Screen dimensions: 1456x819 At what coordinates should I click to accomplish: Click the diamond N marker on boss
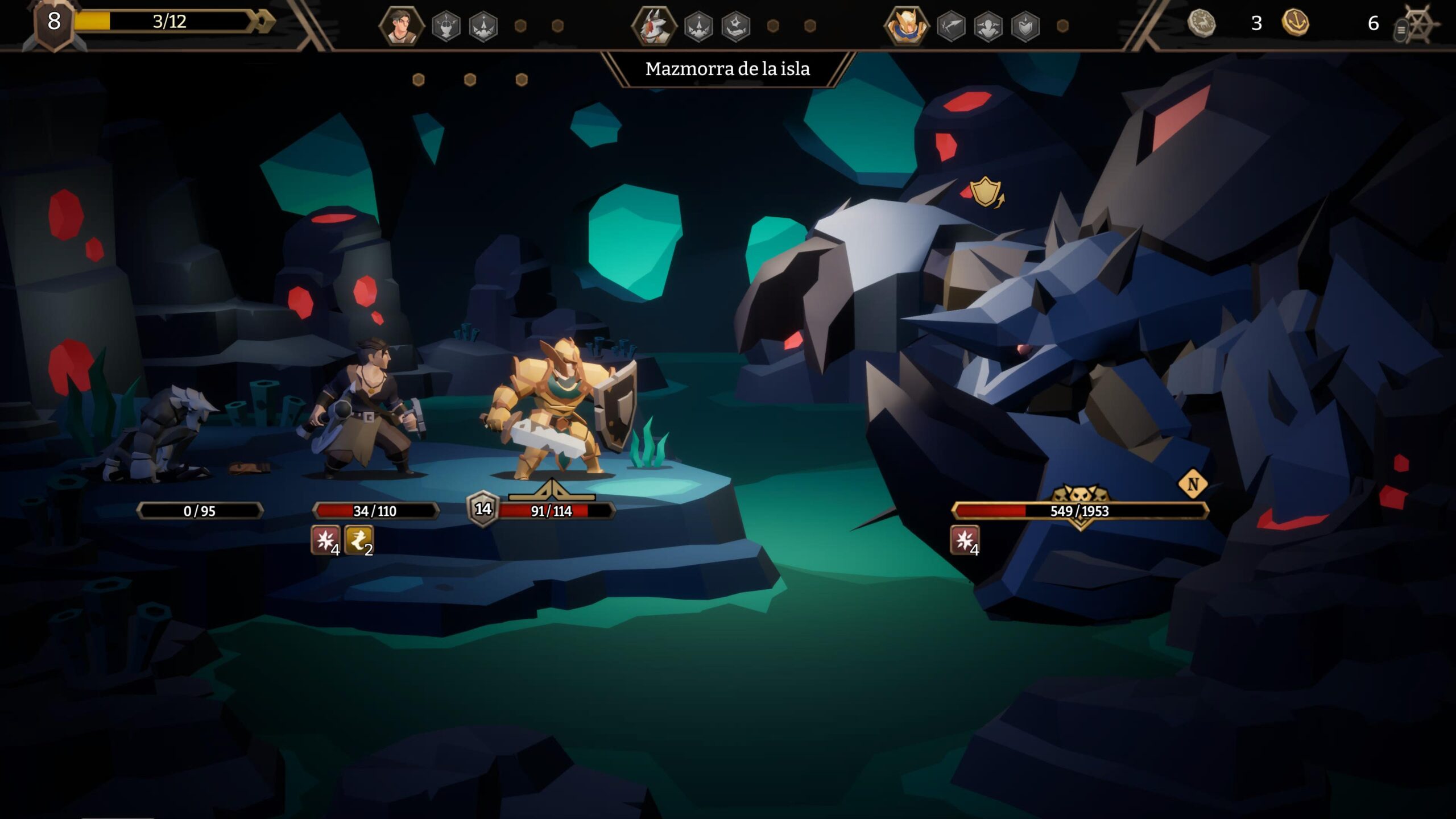click(1193, 484)
